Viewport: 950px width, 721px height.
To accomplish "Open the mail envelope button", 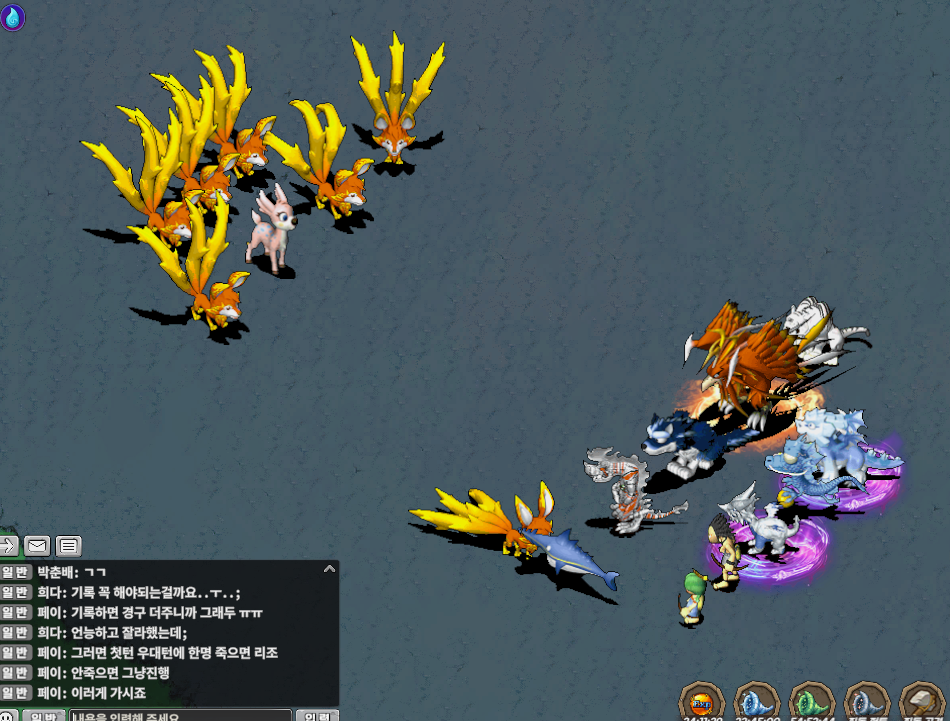I will click(37, 546).
